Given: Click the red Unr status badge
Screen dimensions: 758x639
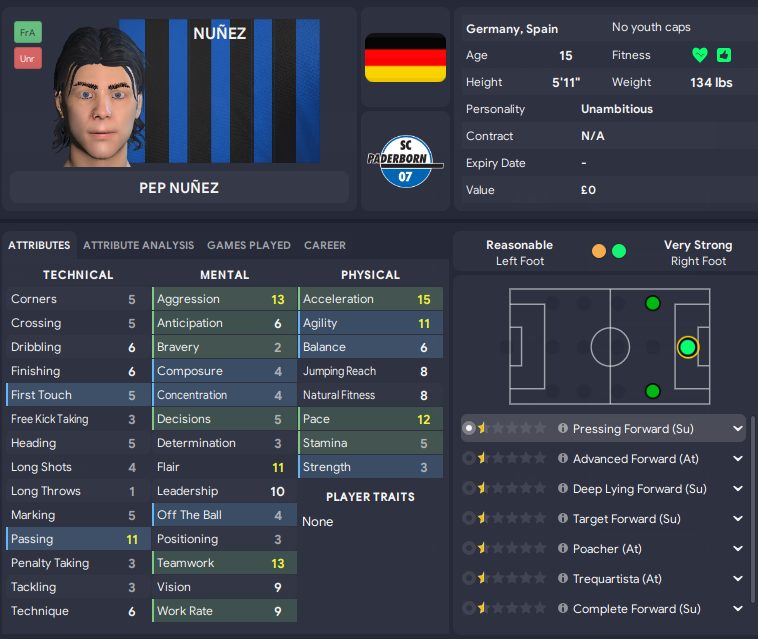Looking at the screenshot, I should [x=28, y=58].
